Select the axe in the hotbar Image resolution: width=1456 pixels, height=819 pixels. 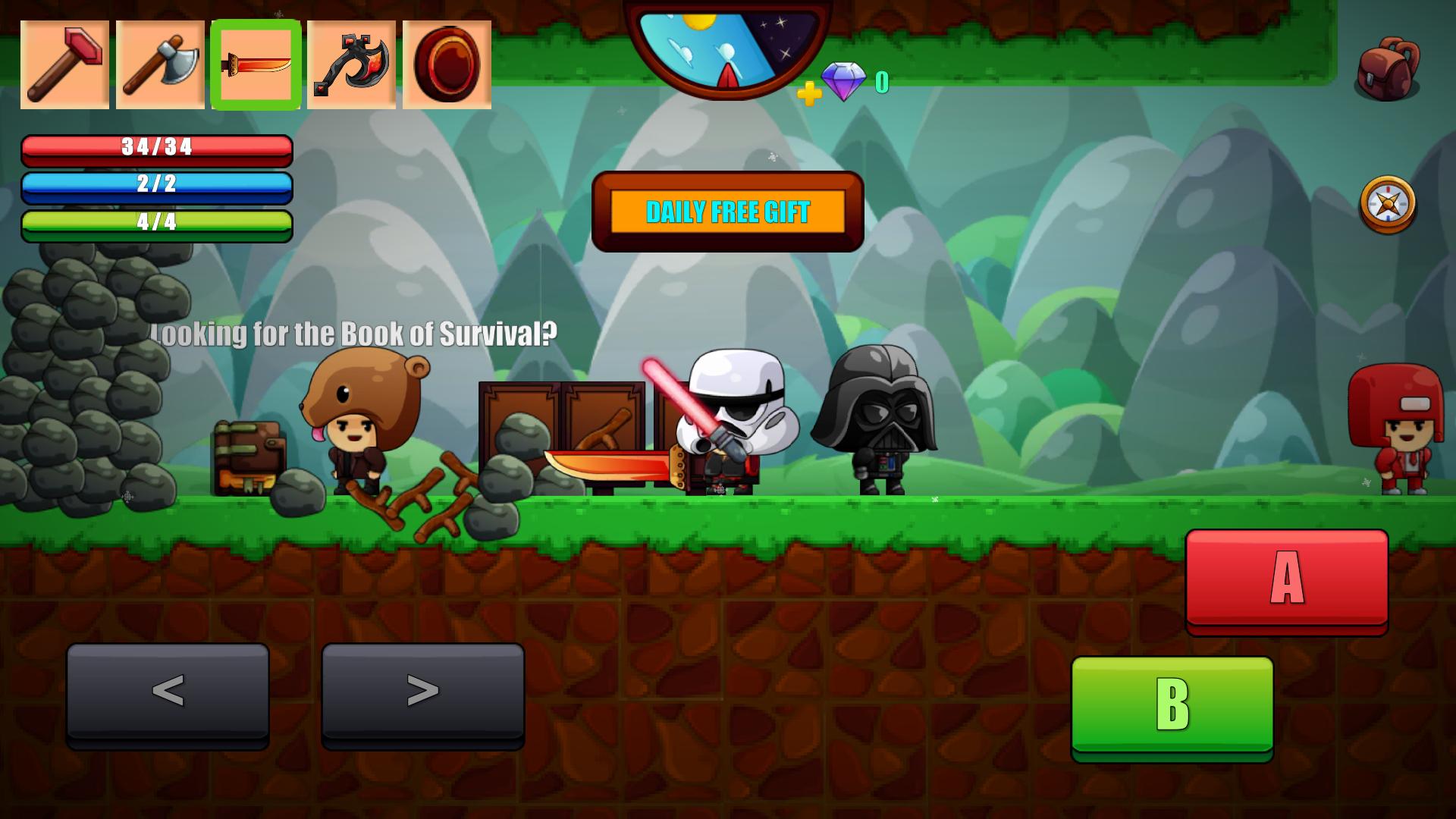160,64
